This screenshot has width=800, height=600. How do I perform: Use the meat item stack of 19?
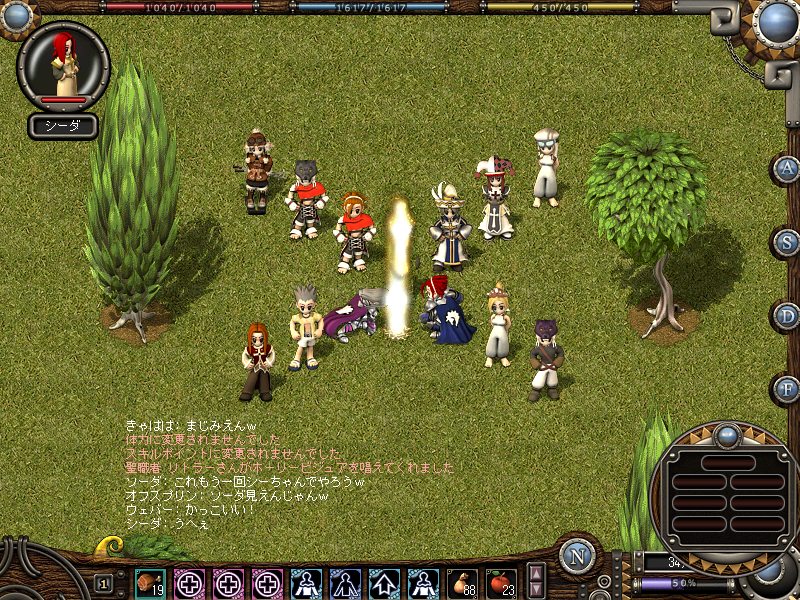pos(151,582)
